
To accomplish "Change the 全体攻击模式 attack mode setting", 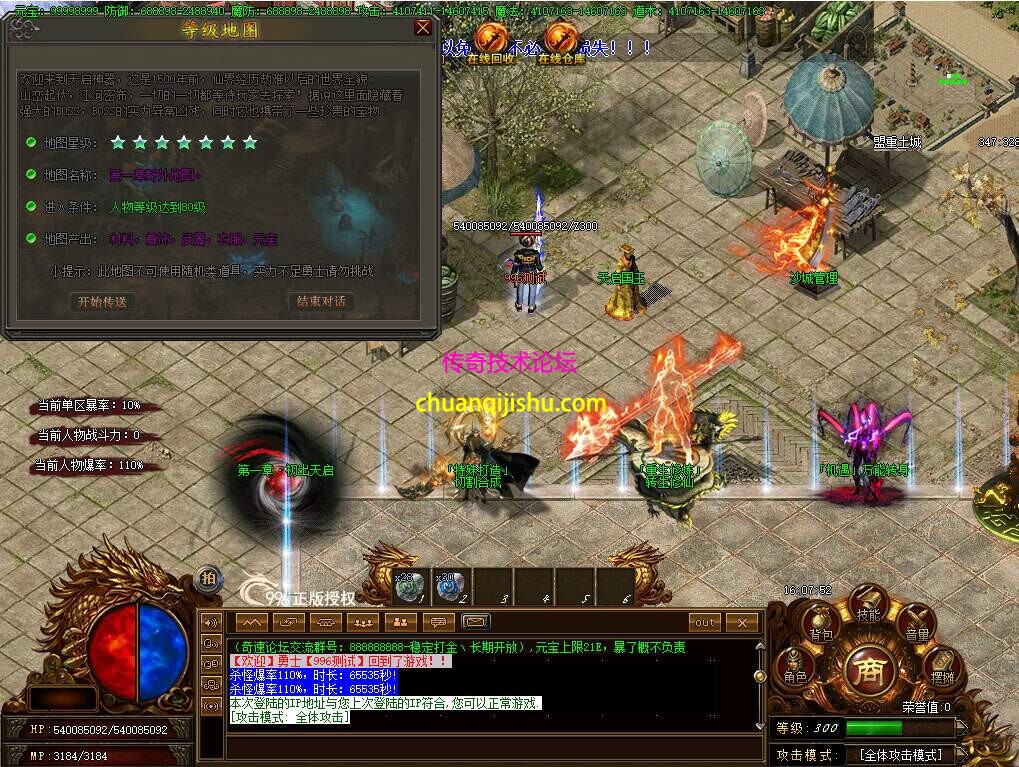I will coord(900,755).
